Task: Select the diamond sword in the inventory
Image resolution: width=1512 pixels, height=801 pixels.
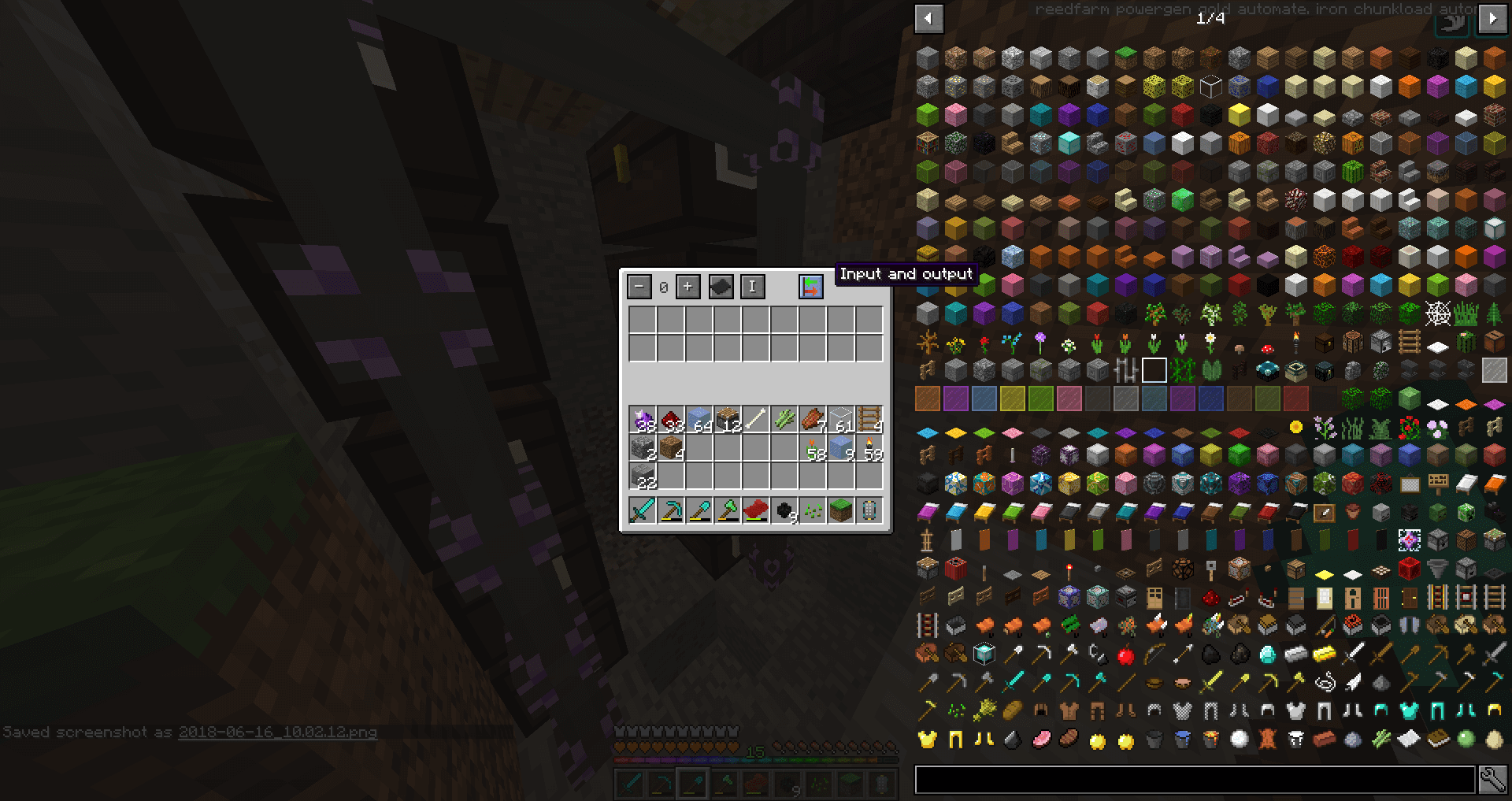Action: (x=643, y=512)
